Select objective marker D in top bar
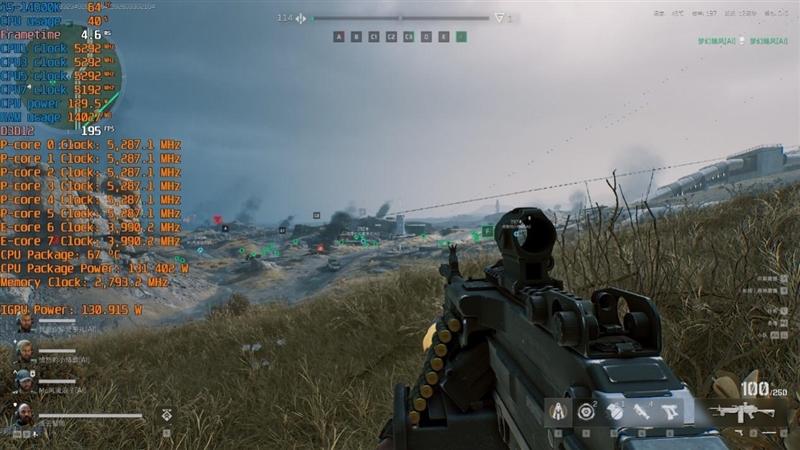Screen dimensions: 800x450 point(426,37)
